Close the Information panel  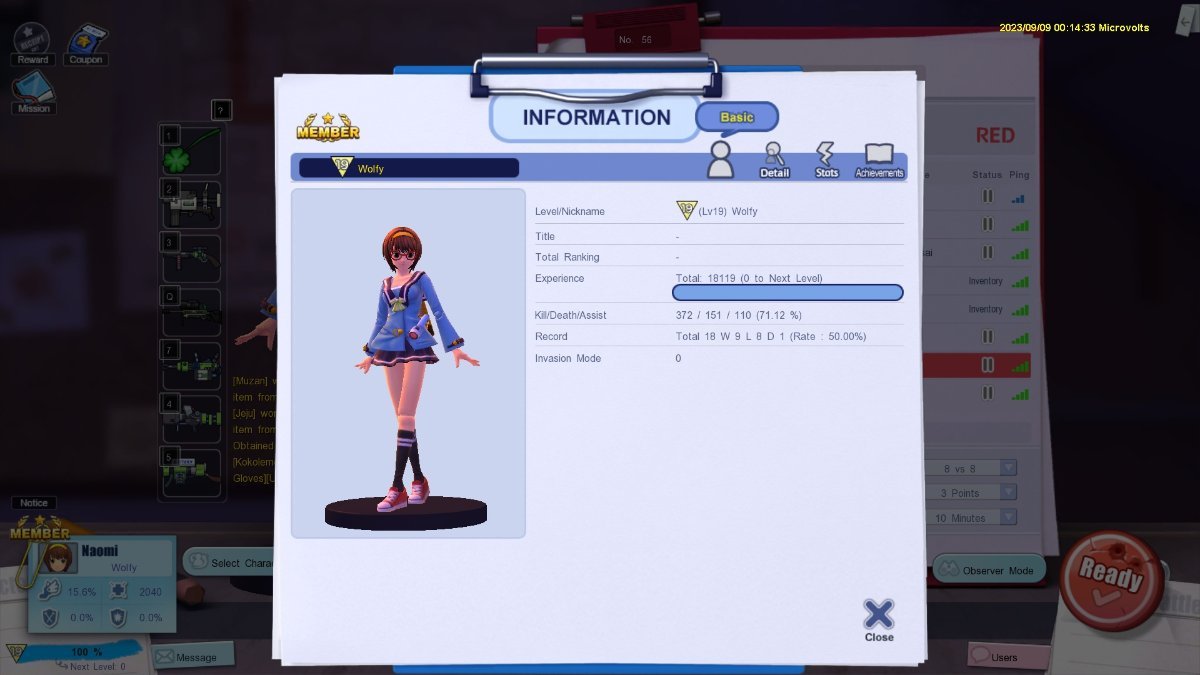878,619
